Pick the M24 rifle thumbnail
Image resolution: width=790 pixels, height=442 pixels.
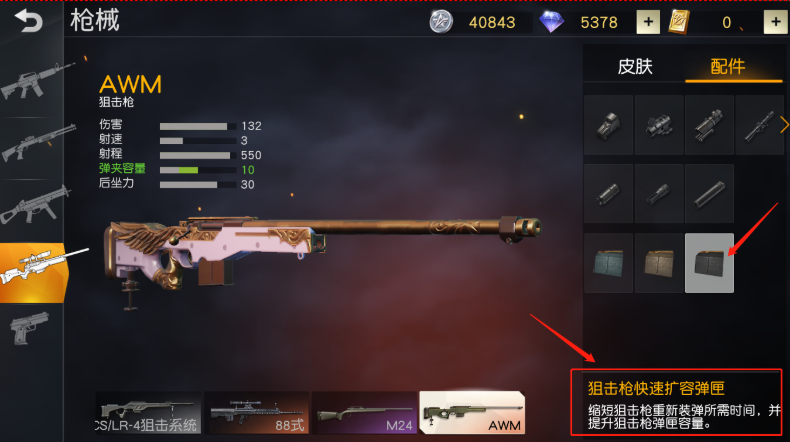point(364,412)
